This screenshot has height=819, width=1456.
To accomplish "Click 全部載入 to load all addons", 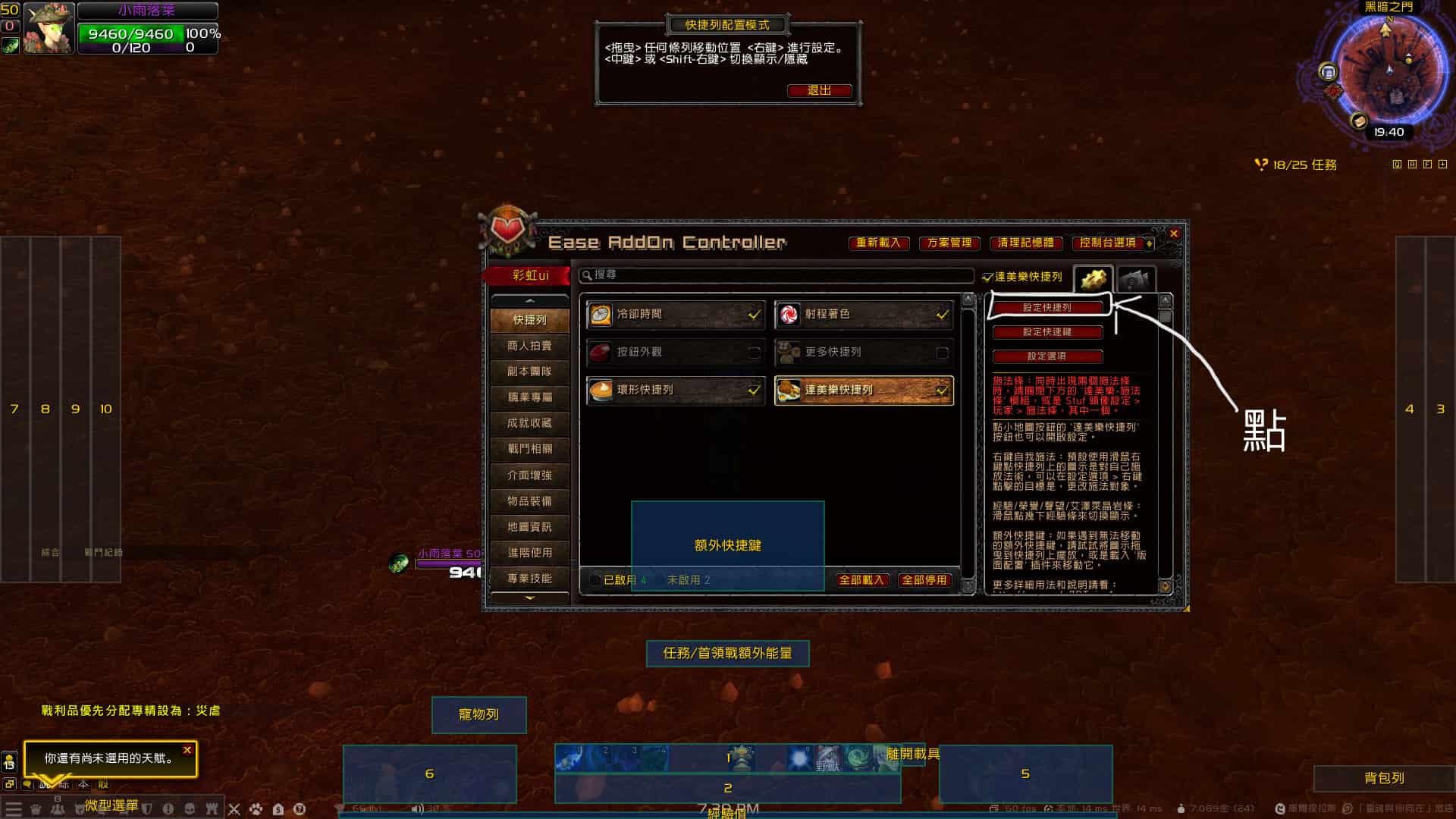I will tap(861, 580).
